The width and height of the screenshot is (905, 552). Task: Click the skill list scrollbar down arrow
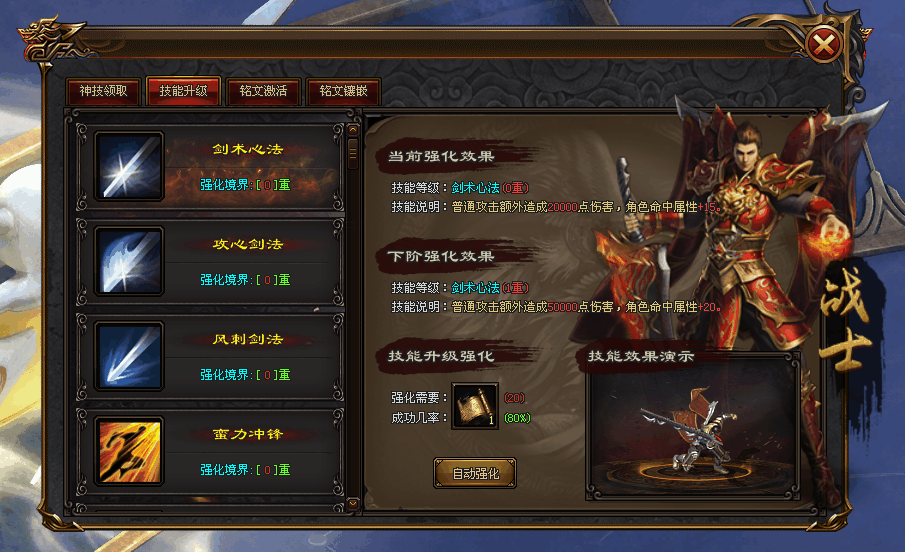pos(352,502)
